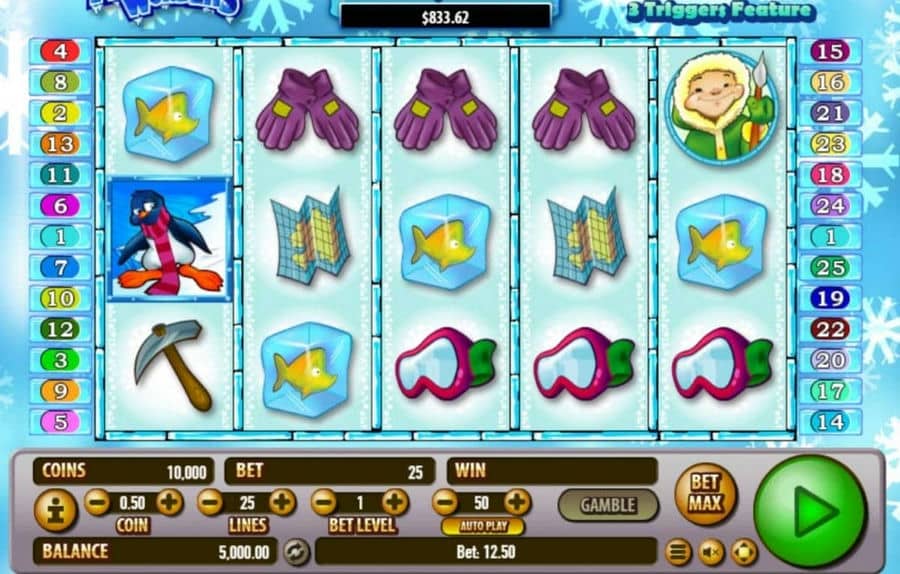The image size is (900, 574).
Task: Decrease the auto play spin count
Action: (445, 502)
